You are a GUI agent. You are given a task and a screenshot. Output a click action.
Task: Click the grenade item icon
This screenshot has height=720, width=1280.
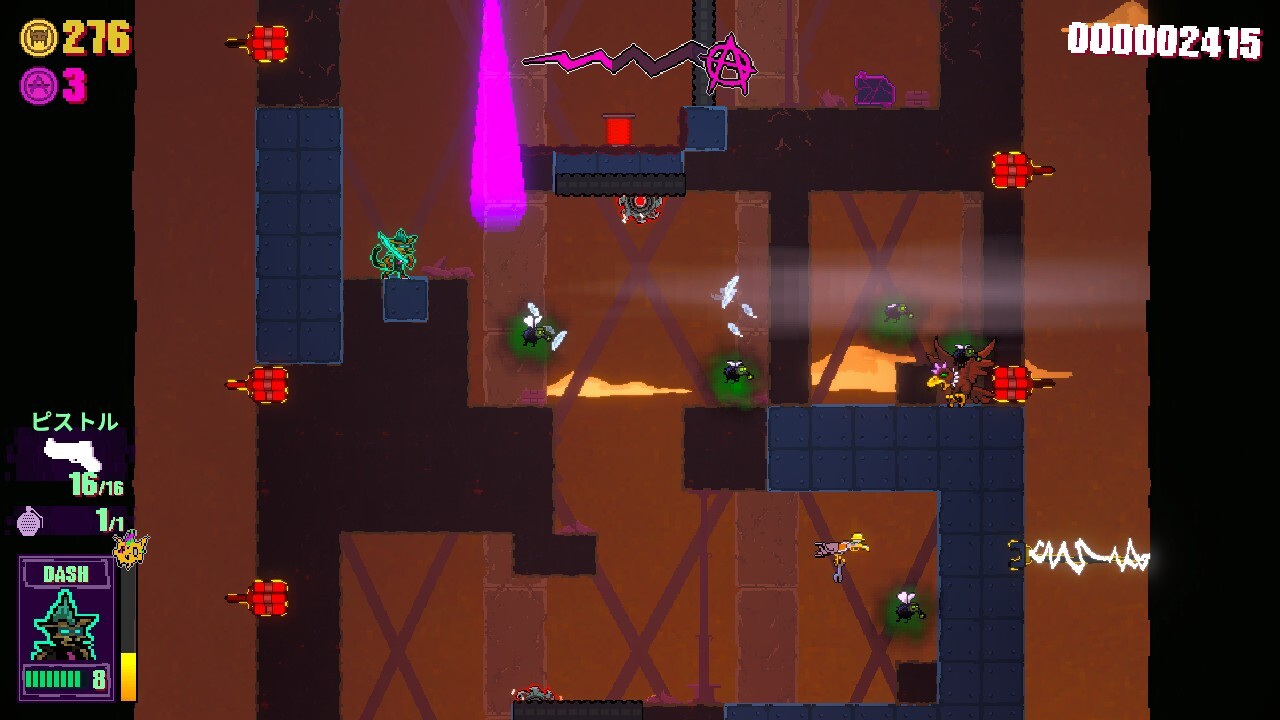click(31, 520)
